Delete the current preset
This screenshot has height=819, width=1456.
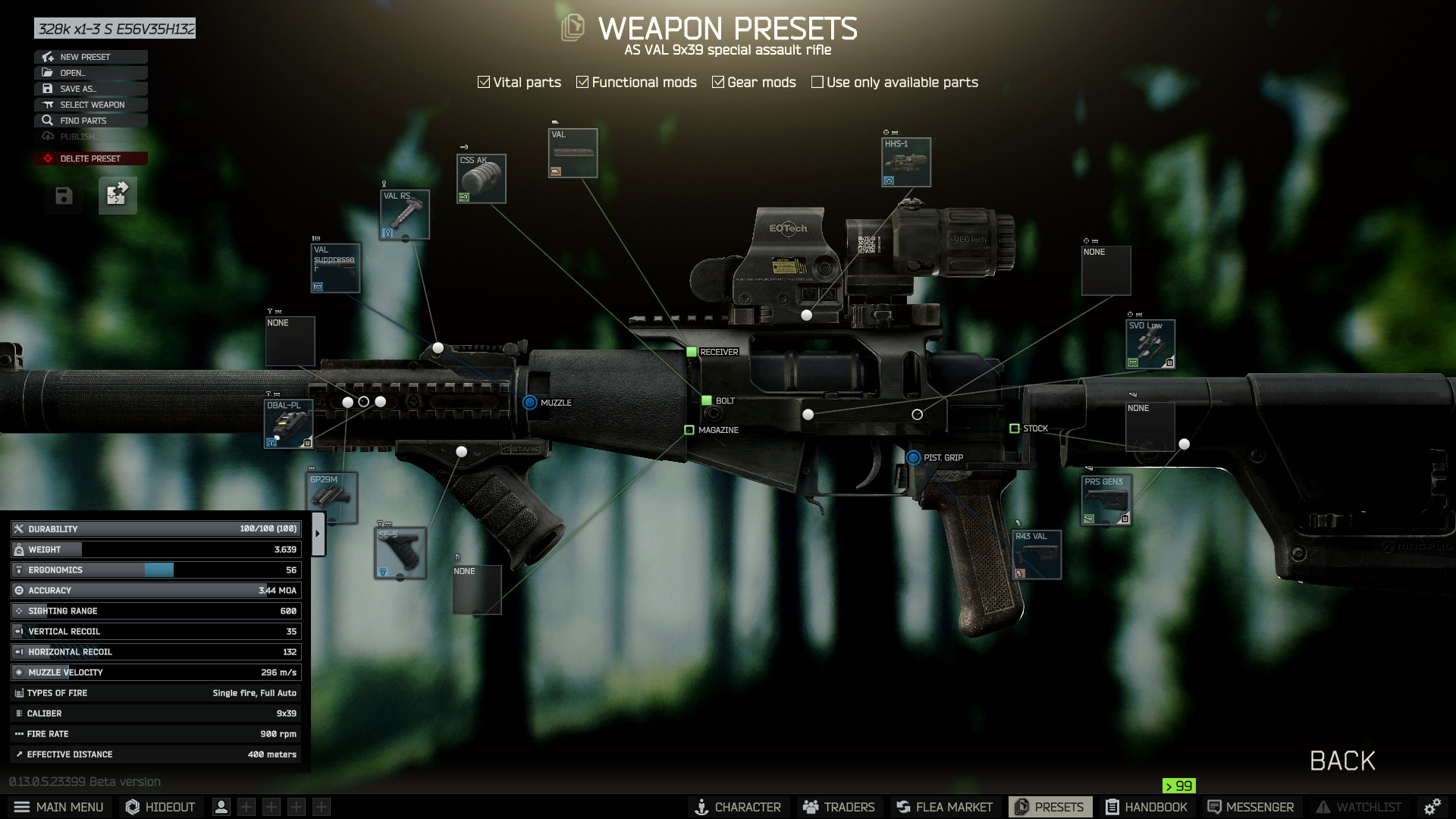pyautogui.click(x=90, y=158)
